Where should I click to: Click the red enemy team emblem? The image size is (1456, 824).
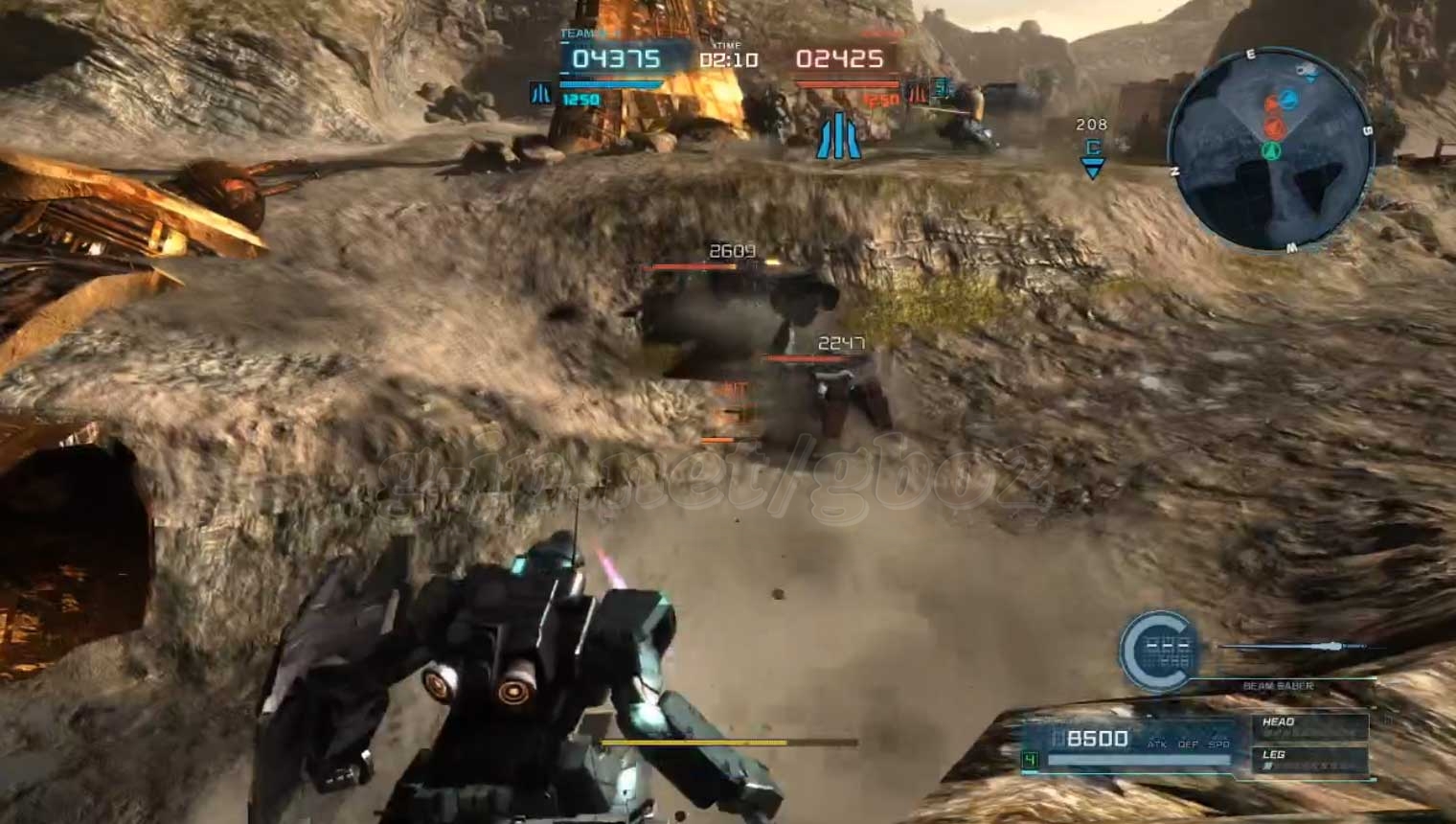pyautogui.click(x=917, y=93)
